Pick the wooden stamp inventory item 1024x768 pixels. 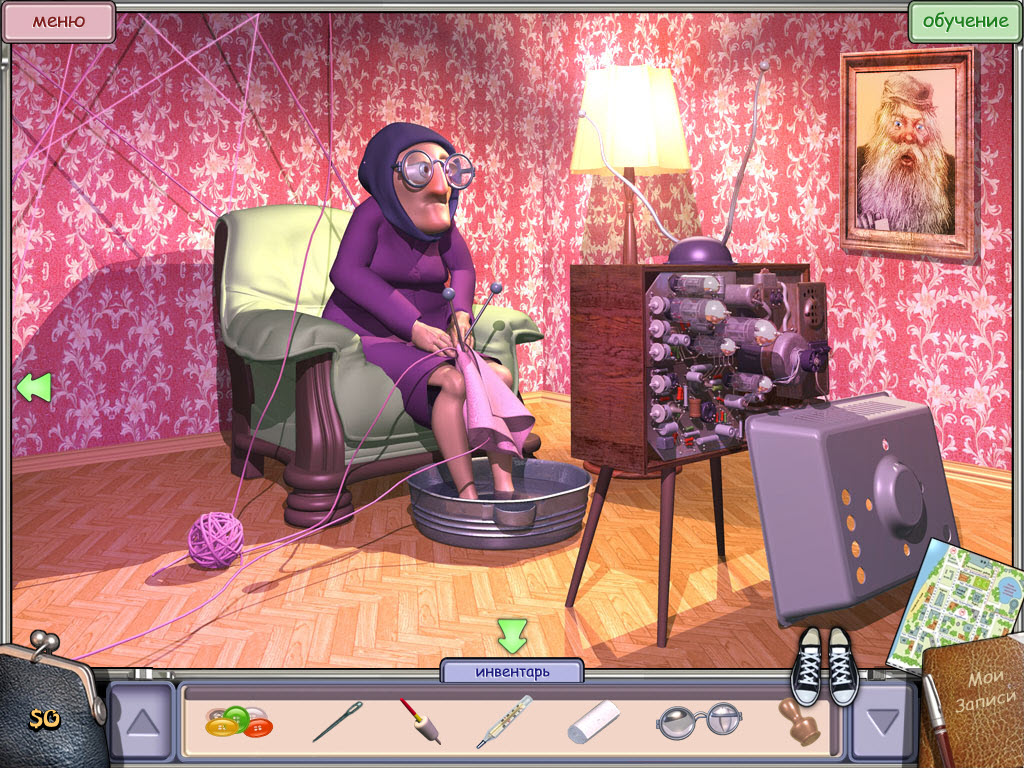pos(800,722)
